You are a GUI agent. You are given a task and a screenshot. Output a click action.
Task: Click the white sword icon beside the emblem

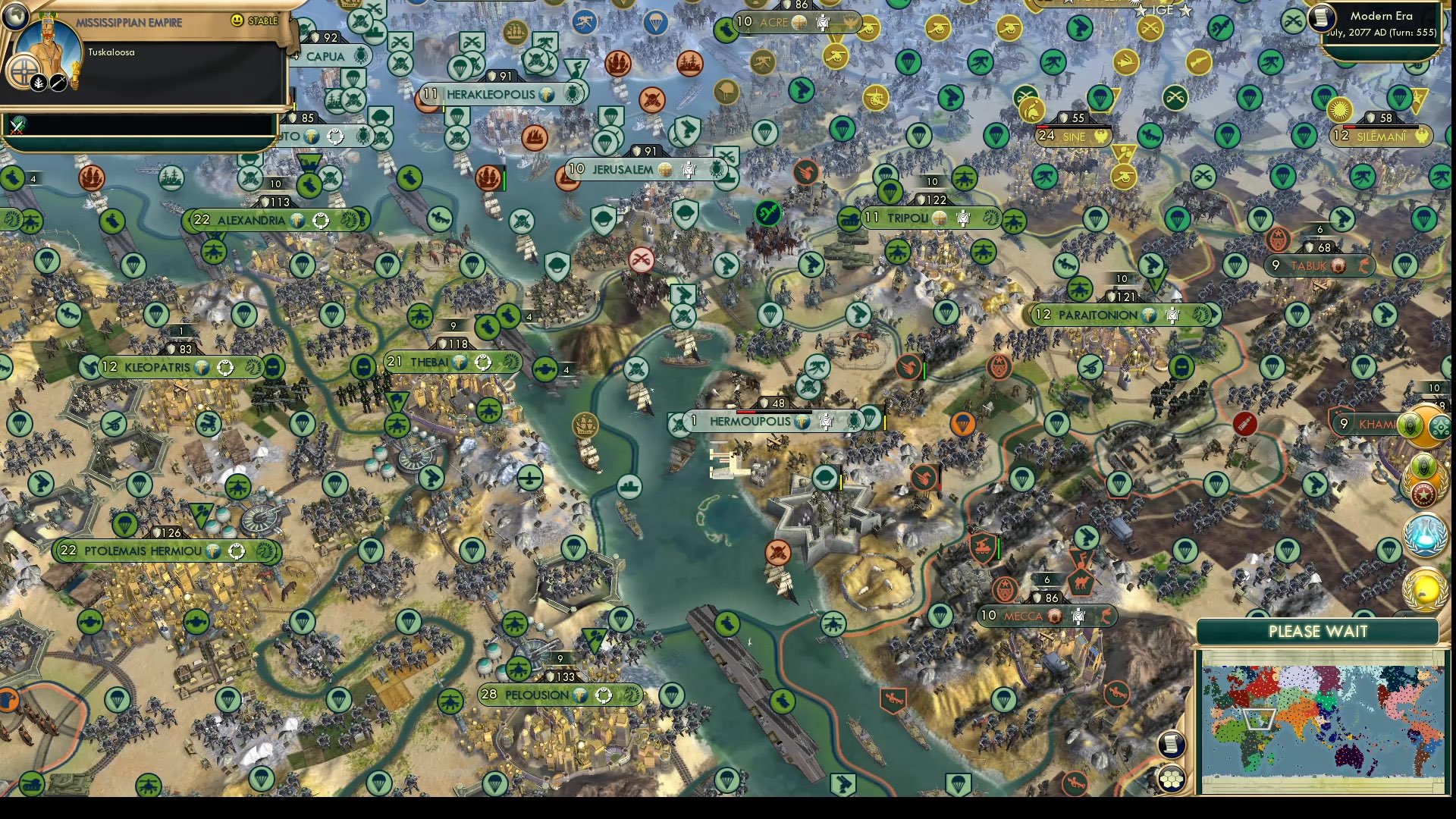pos(58,83)
